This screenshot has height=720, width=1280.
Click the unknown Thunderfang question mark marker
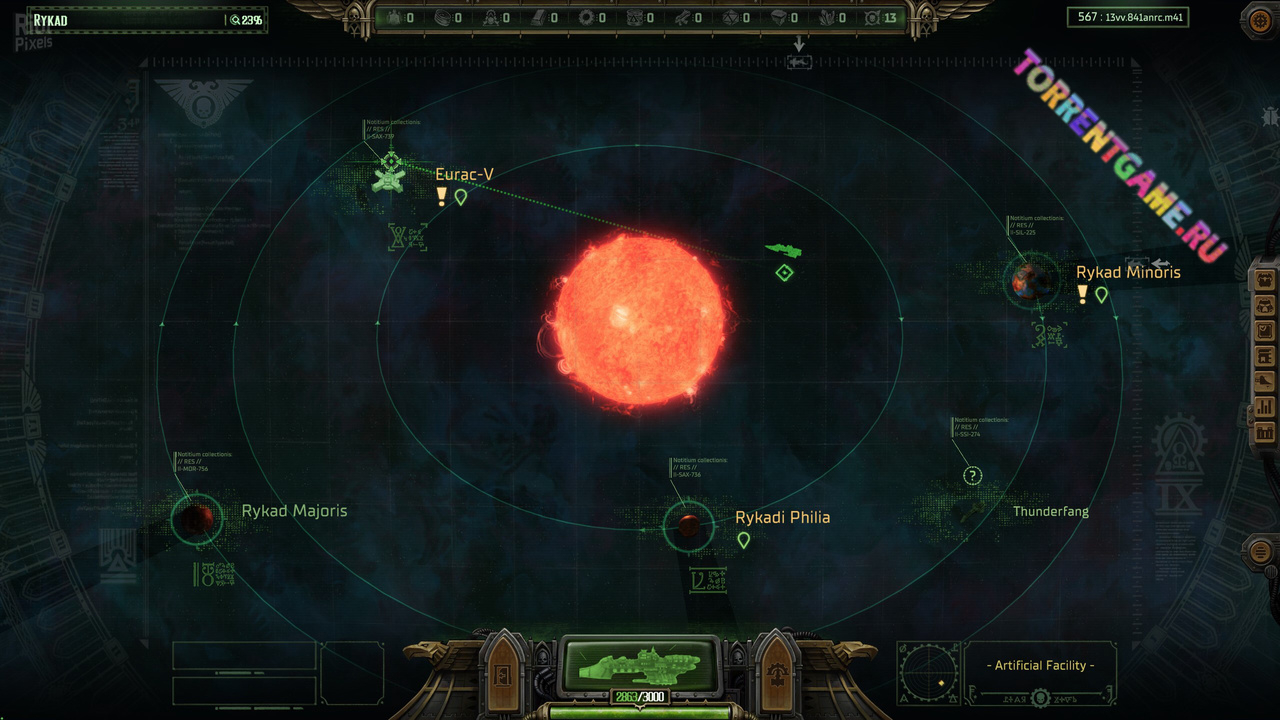pos(972,476)
